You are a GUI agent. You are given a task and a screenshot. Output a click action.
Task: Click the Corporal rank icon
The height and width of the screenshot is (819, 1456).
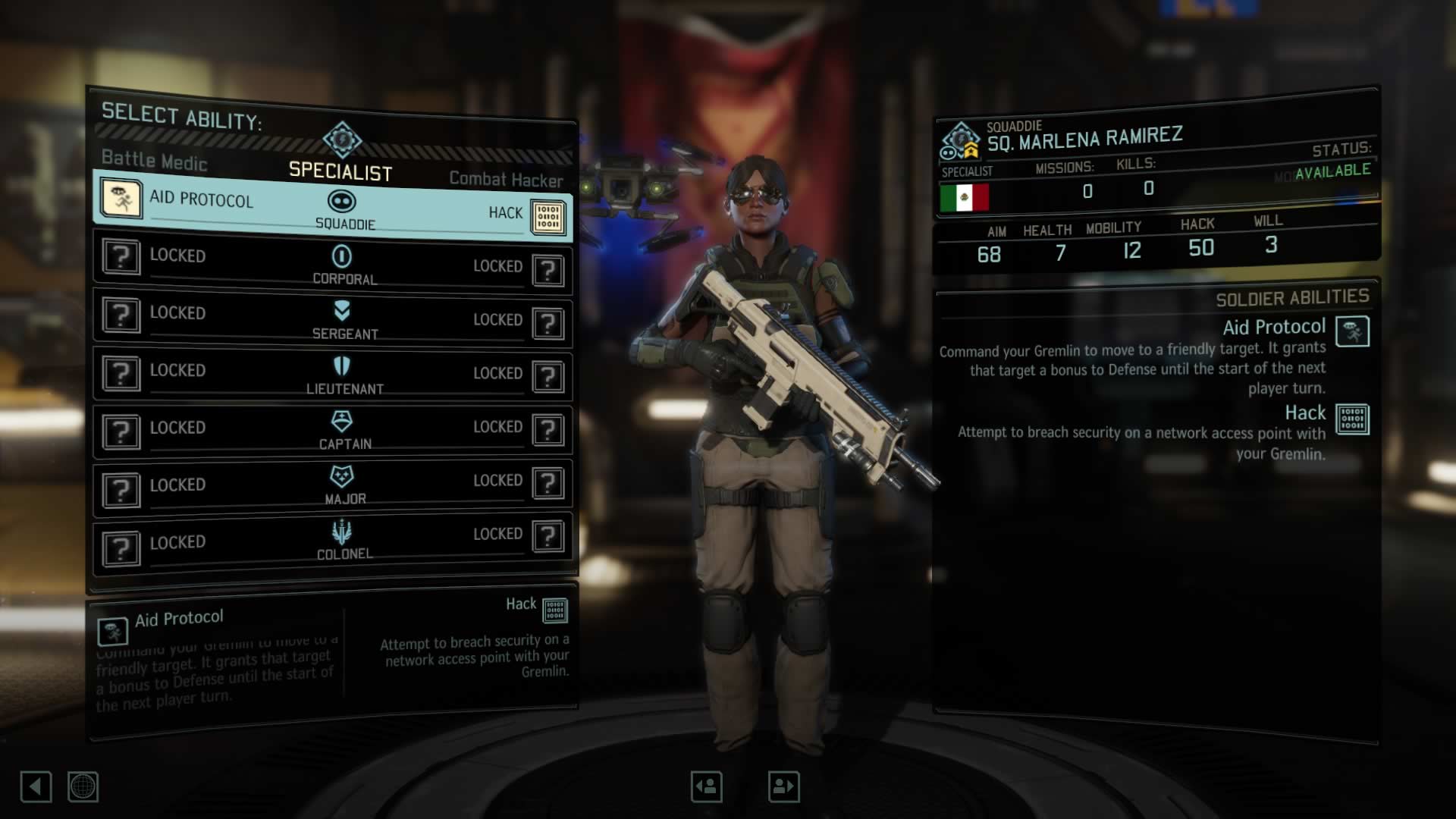343,255
